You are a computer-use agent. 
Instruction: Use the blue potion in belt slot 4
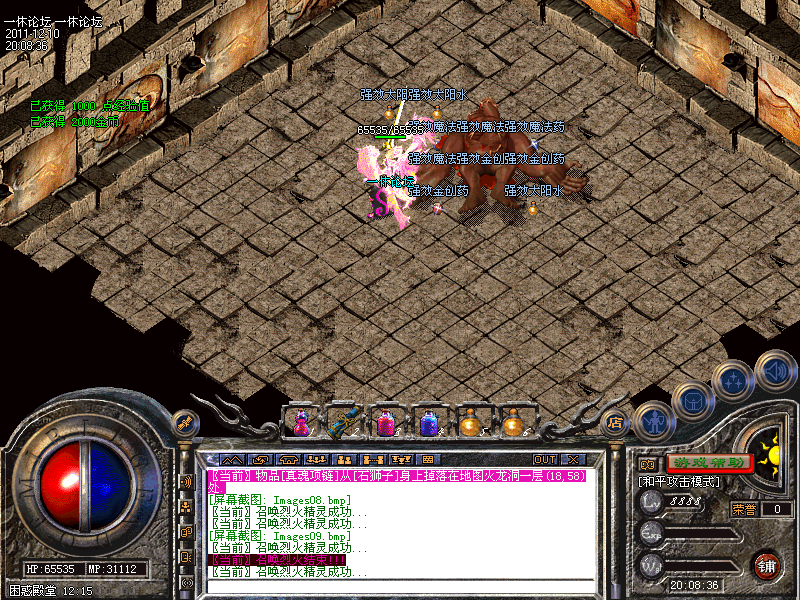click(x=429, y=423)
